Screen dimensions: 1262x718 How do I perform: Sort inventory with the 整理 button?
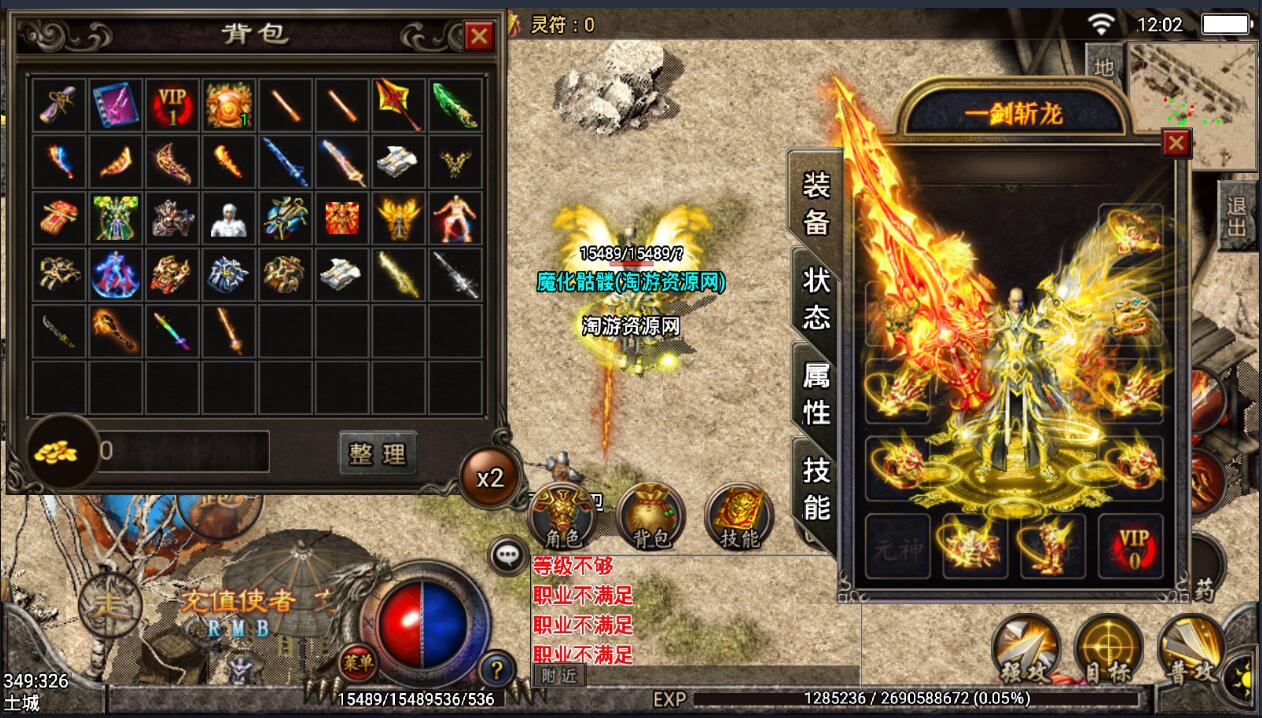(x=377, y=453)
